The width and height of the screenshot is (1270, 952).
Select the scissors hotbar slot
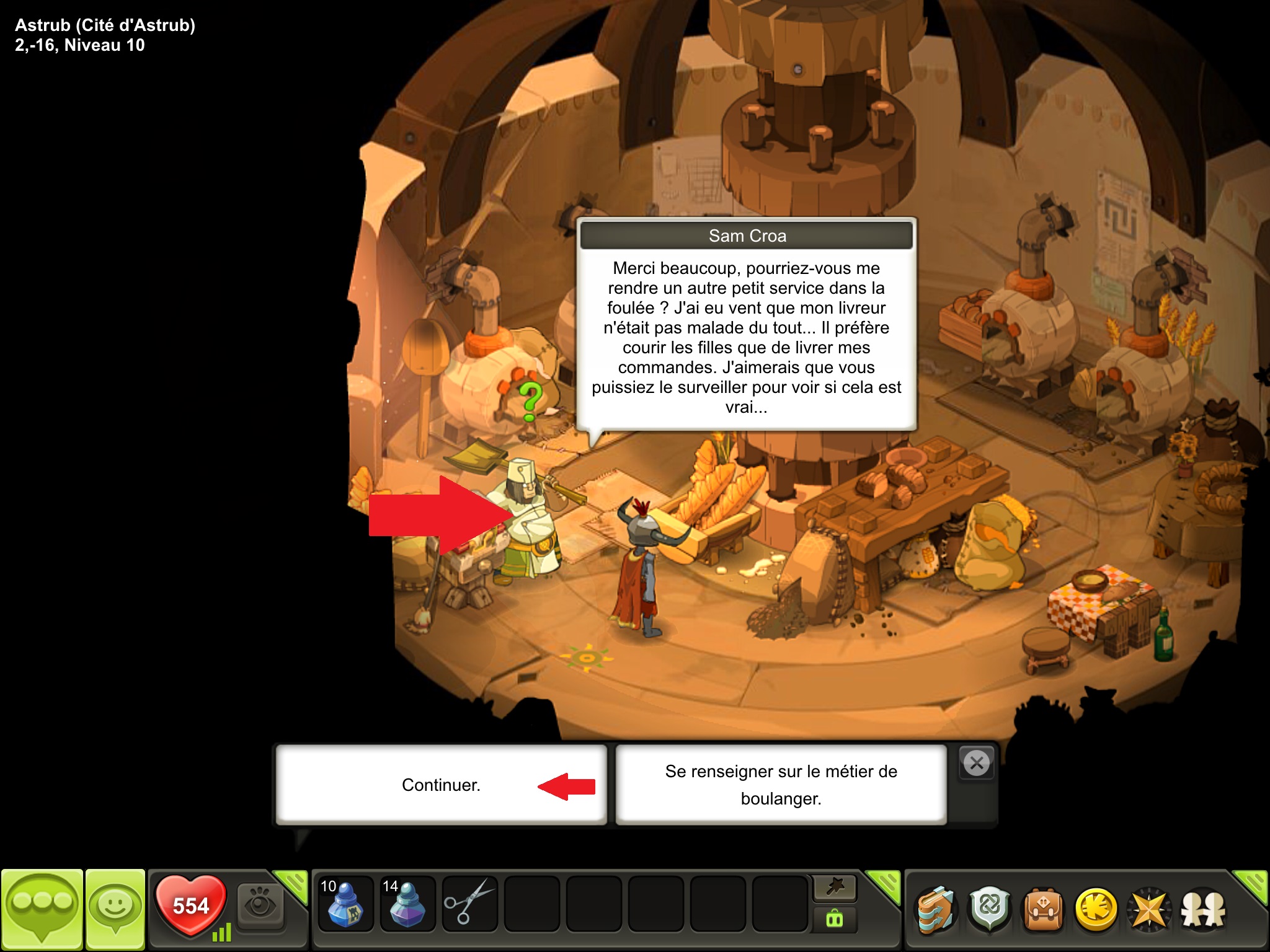pyautogui.click(x=469, y=904)
